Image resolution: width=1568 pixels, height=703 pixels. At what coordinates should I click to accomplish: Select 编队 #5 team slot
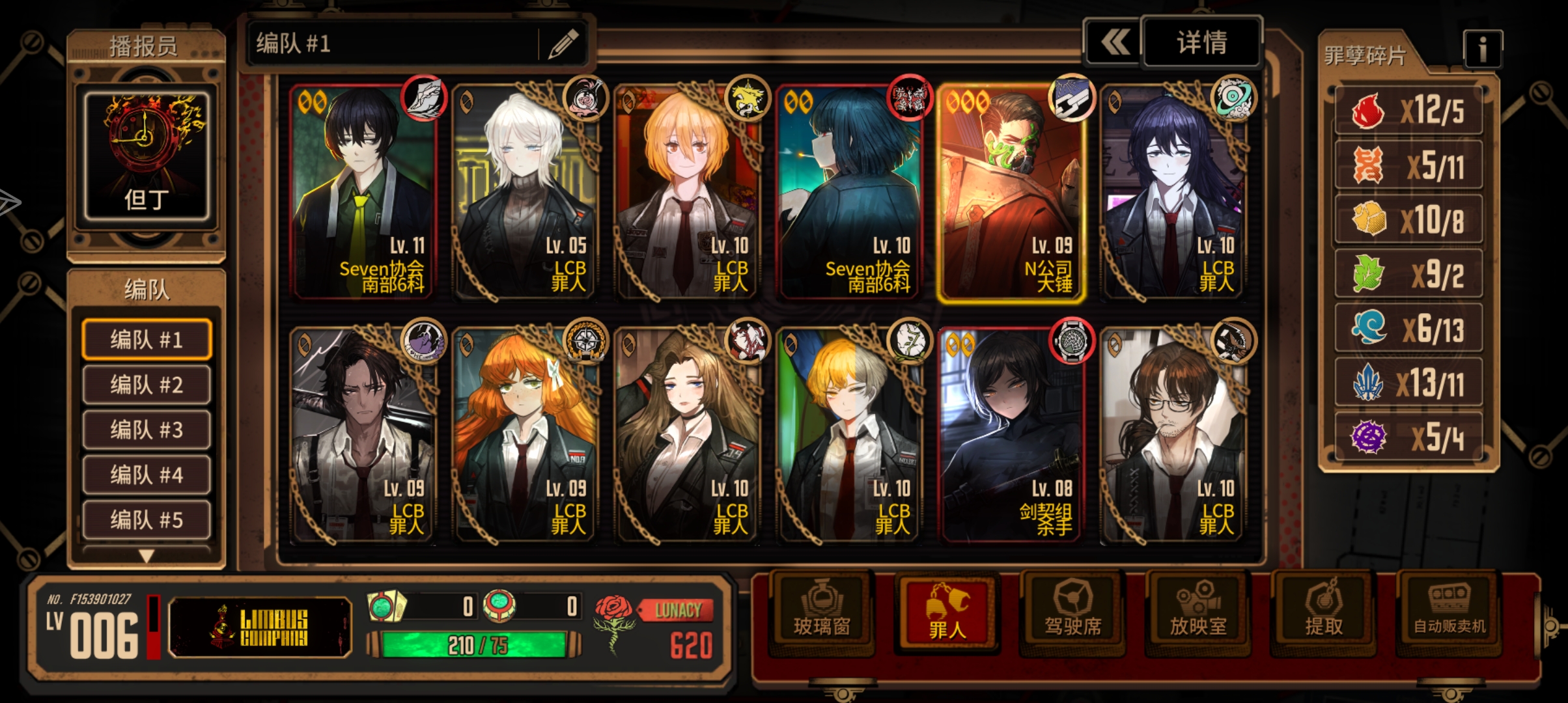pos(147,519)
